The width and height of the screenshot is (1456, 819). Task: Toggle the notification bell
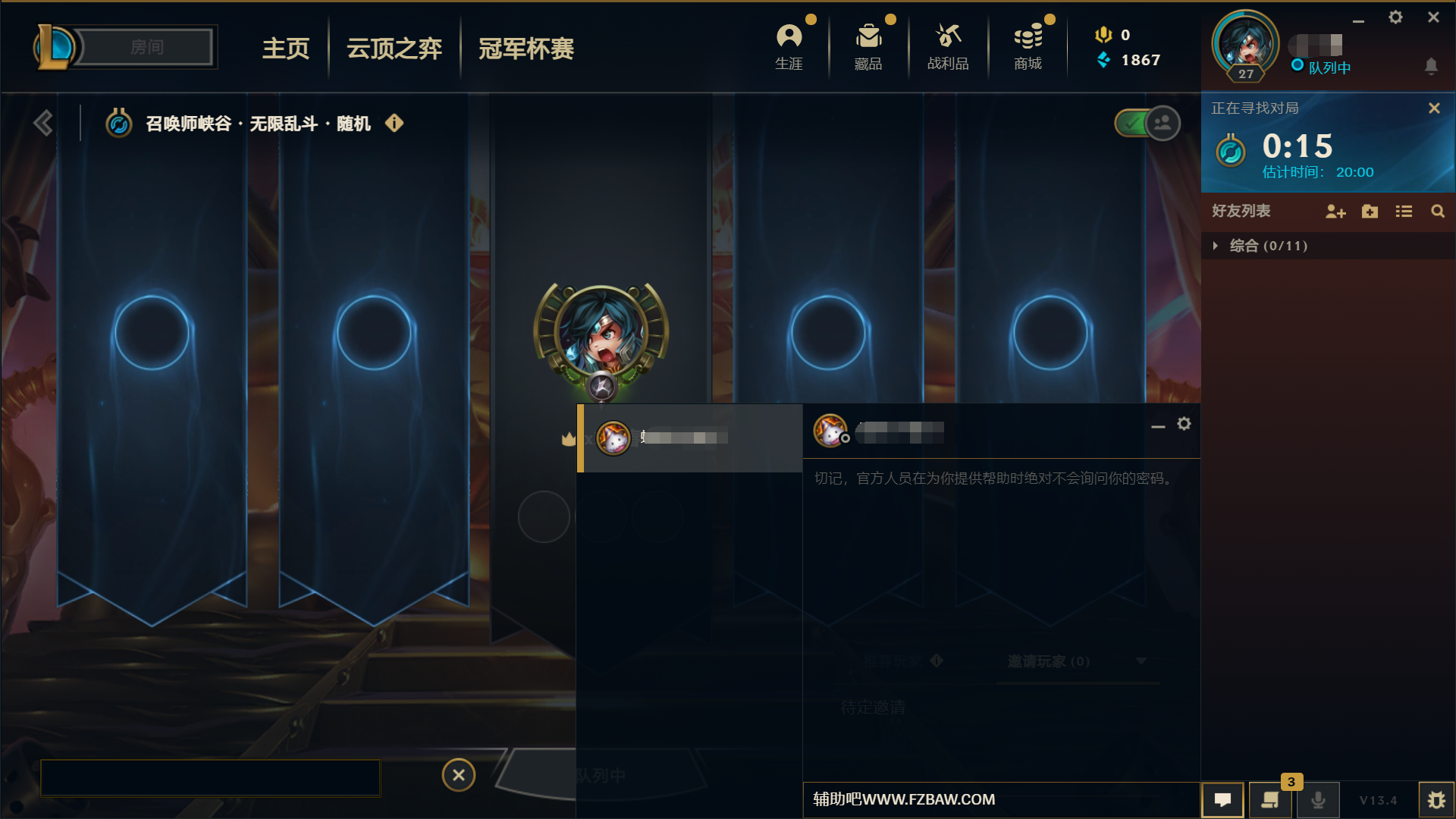pos(1432,67)
